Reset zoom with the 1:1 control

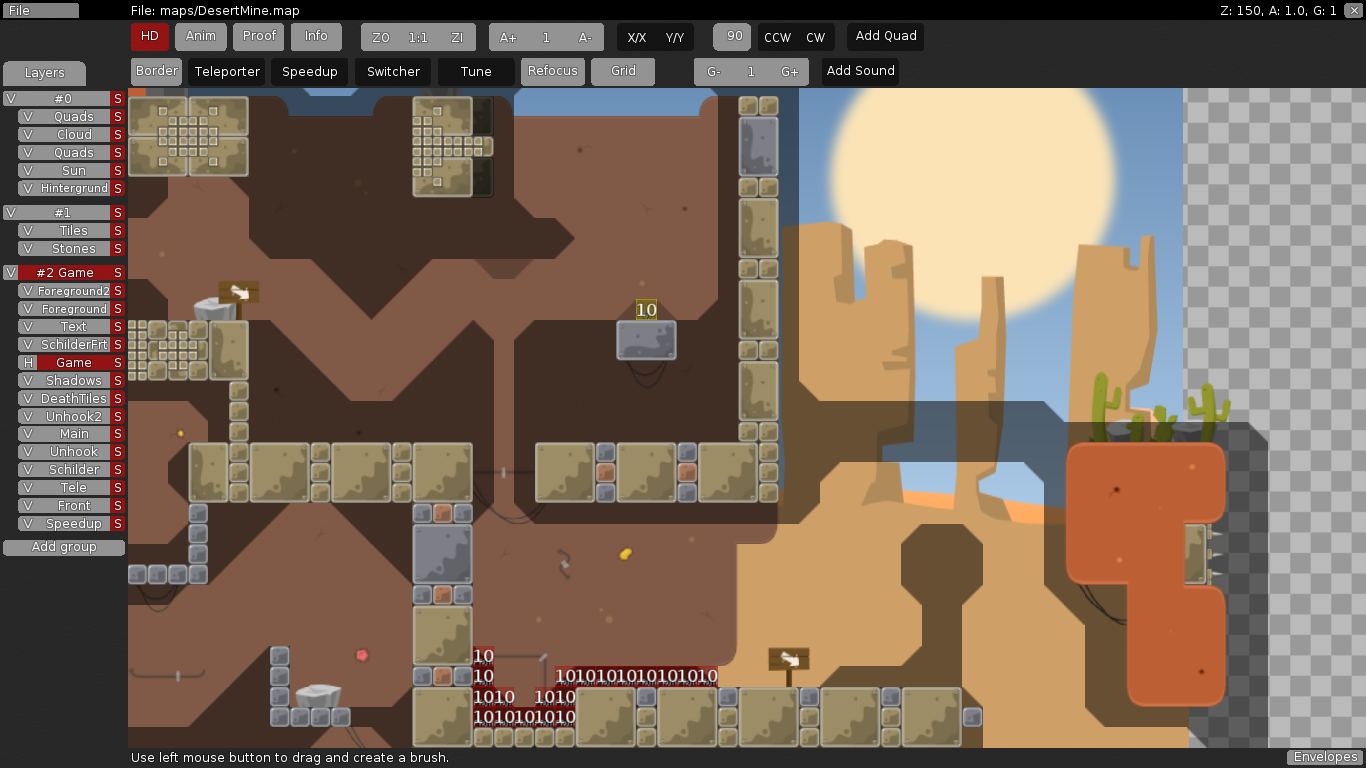pos(417,36)
